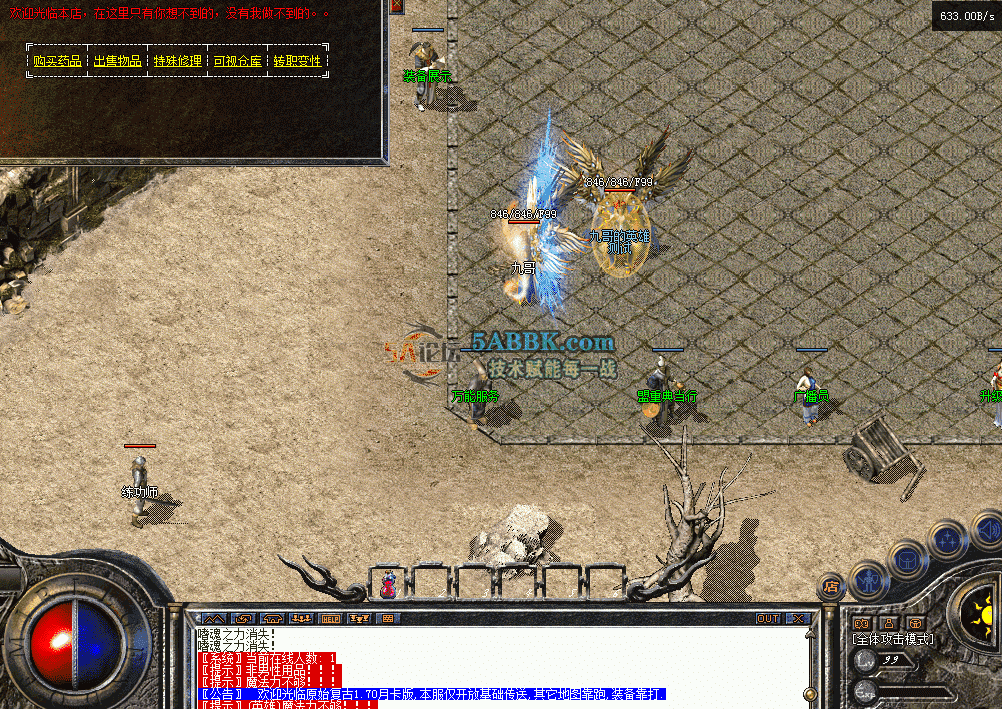
Task: Open the 店 shop round button
Action: (x=831, y=587)
